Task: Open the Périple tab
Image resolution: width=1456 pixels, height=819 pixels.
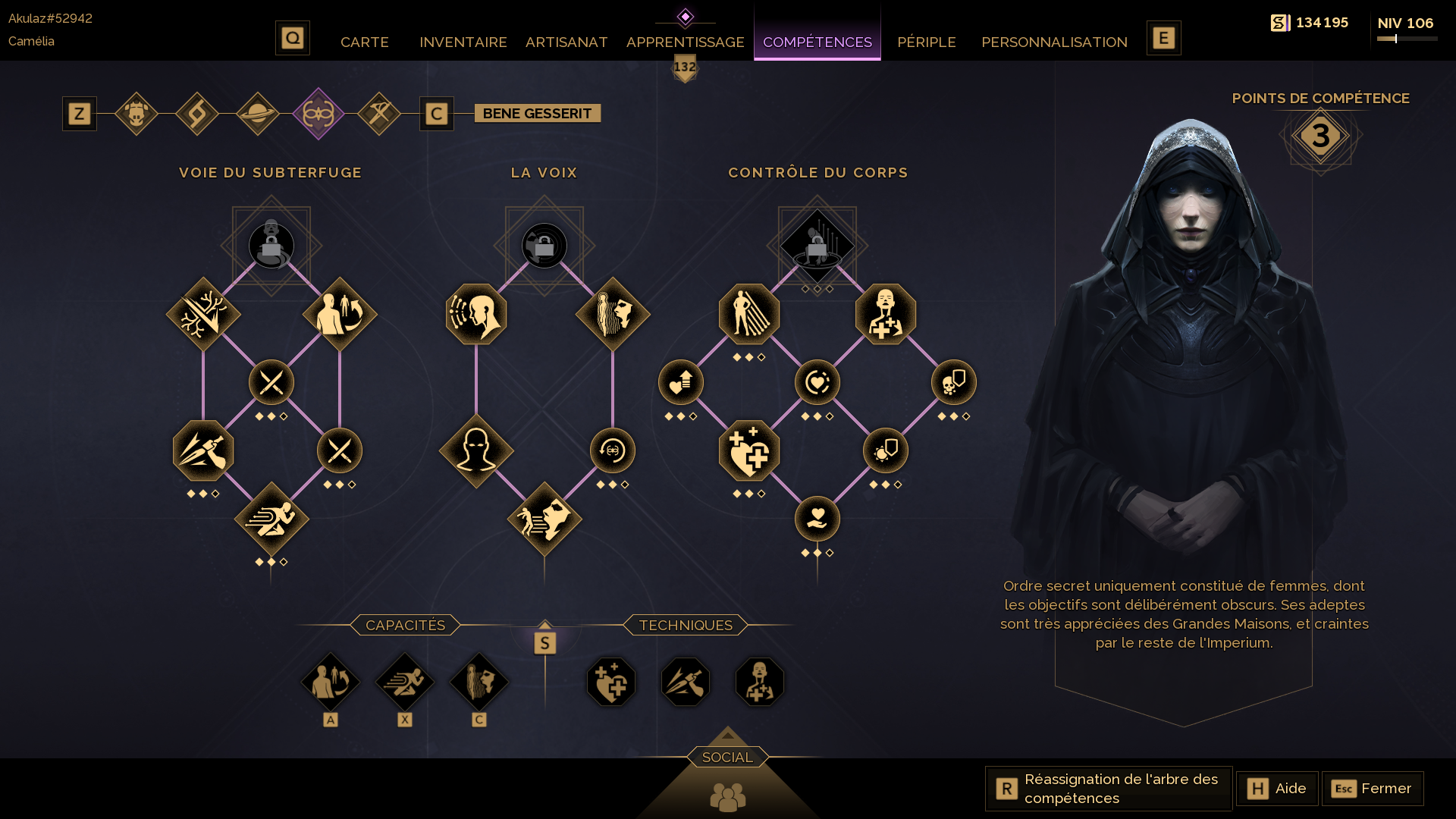Action: tap(926, 42)
